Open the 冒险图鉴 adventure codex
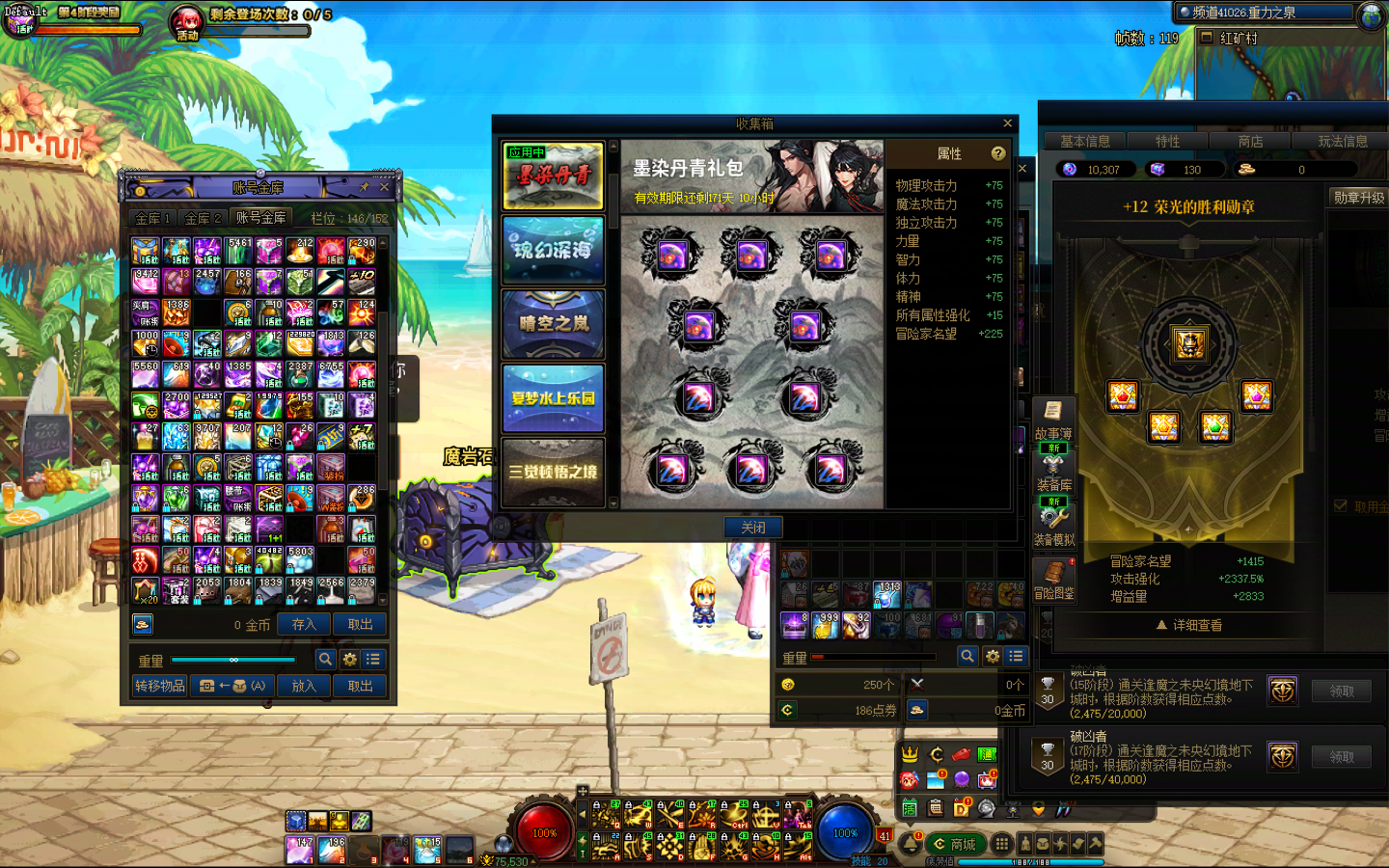The height and width of the screenshot is (868, 1389). (1053, 581)
